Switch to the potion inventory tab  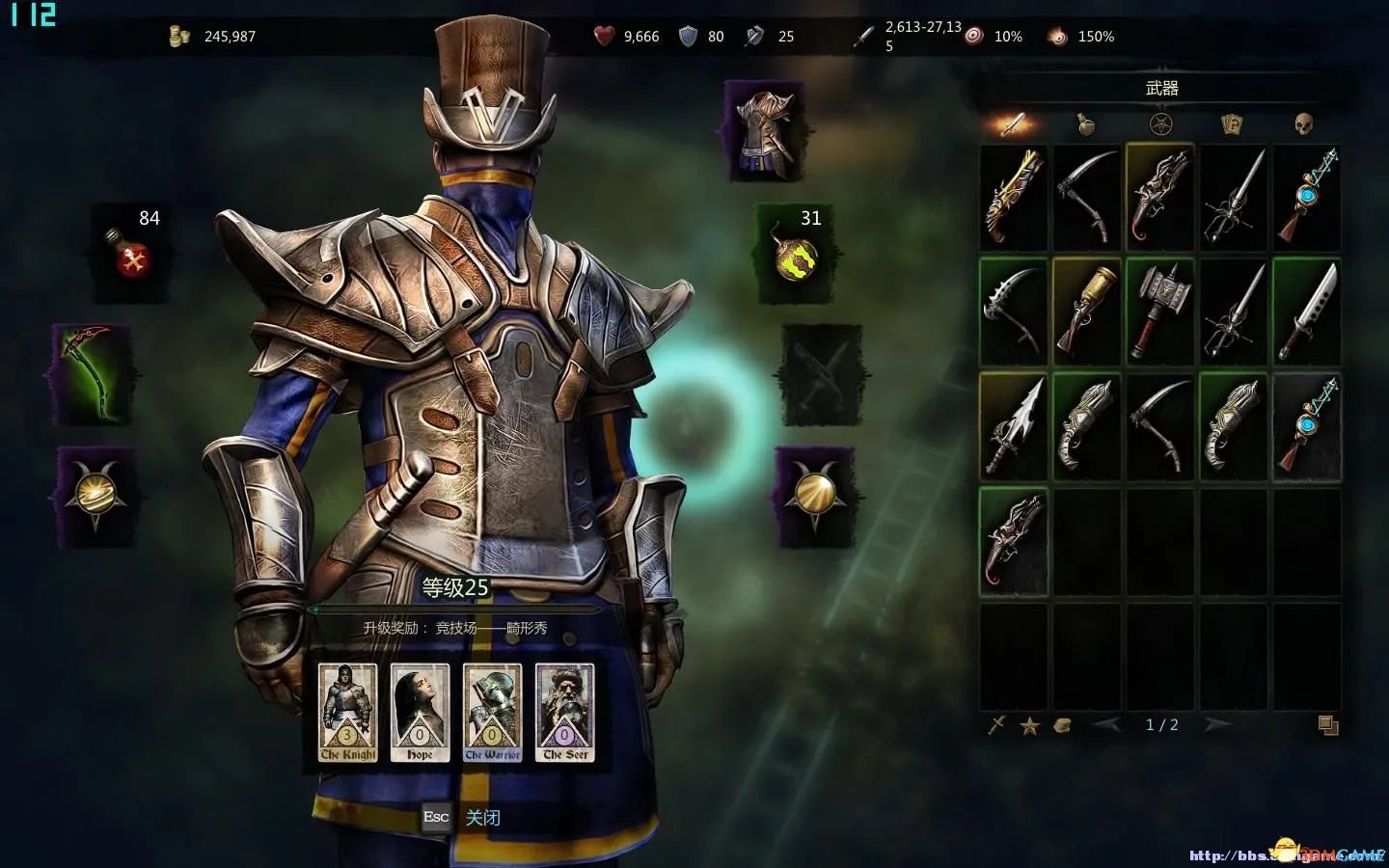coord(1087,123)
